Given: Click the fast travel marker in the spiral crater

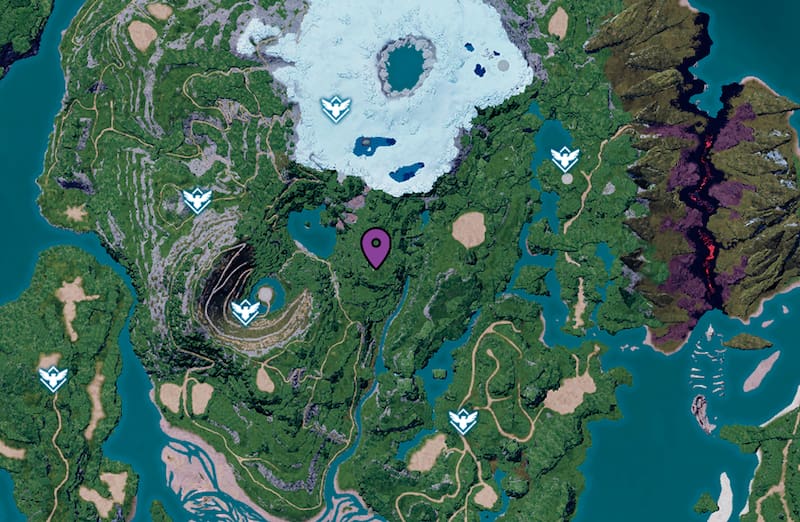Looking at the screenshot, I should 244,312.
